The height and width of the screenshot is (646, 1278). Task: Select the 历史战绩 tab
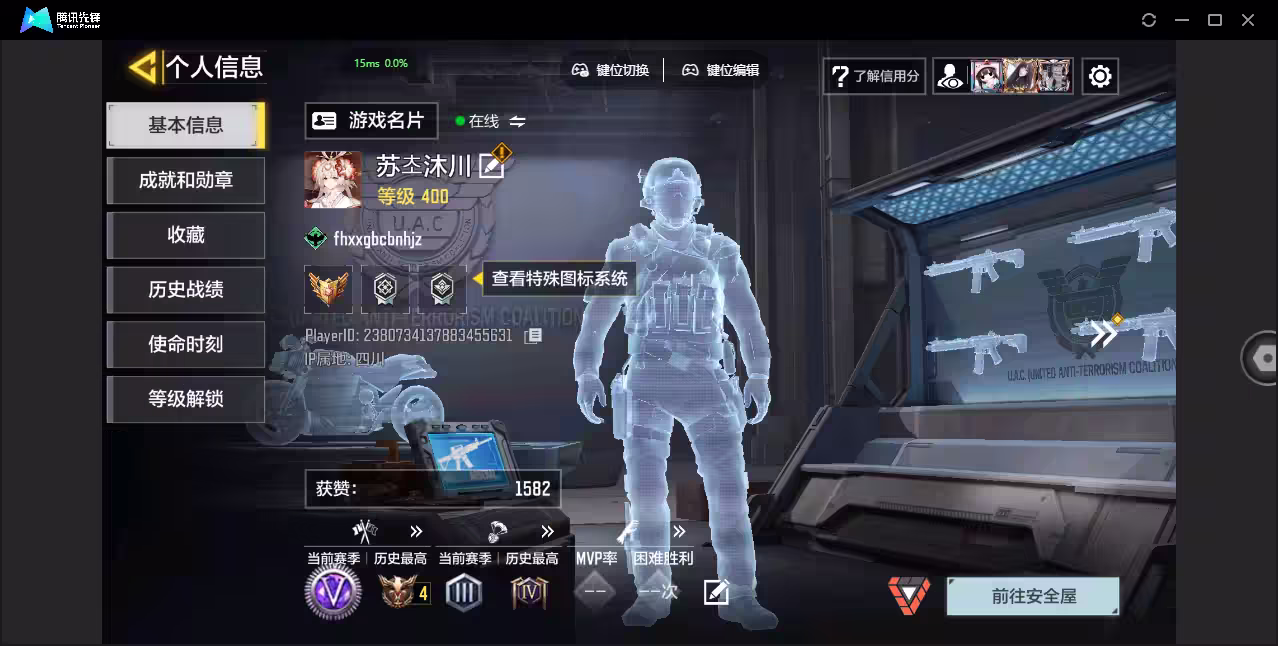pyautogui.click(x=186, y=290)
